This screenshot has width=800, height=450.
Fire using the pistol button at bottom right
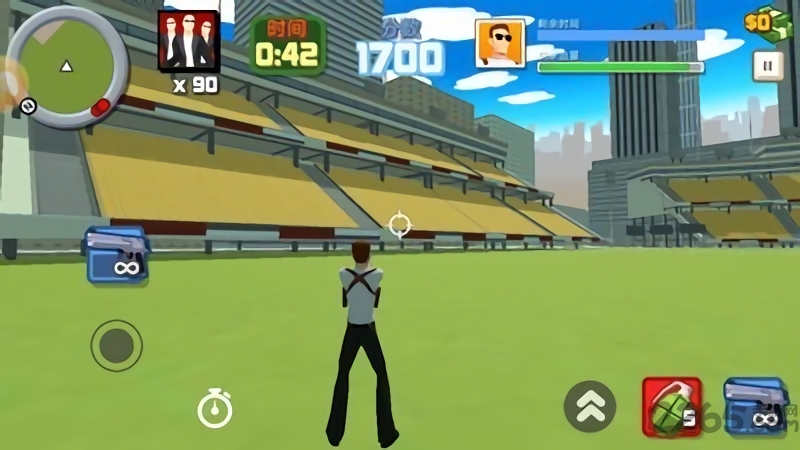tap(752, 405)
